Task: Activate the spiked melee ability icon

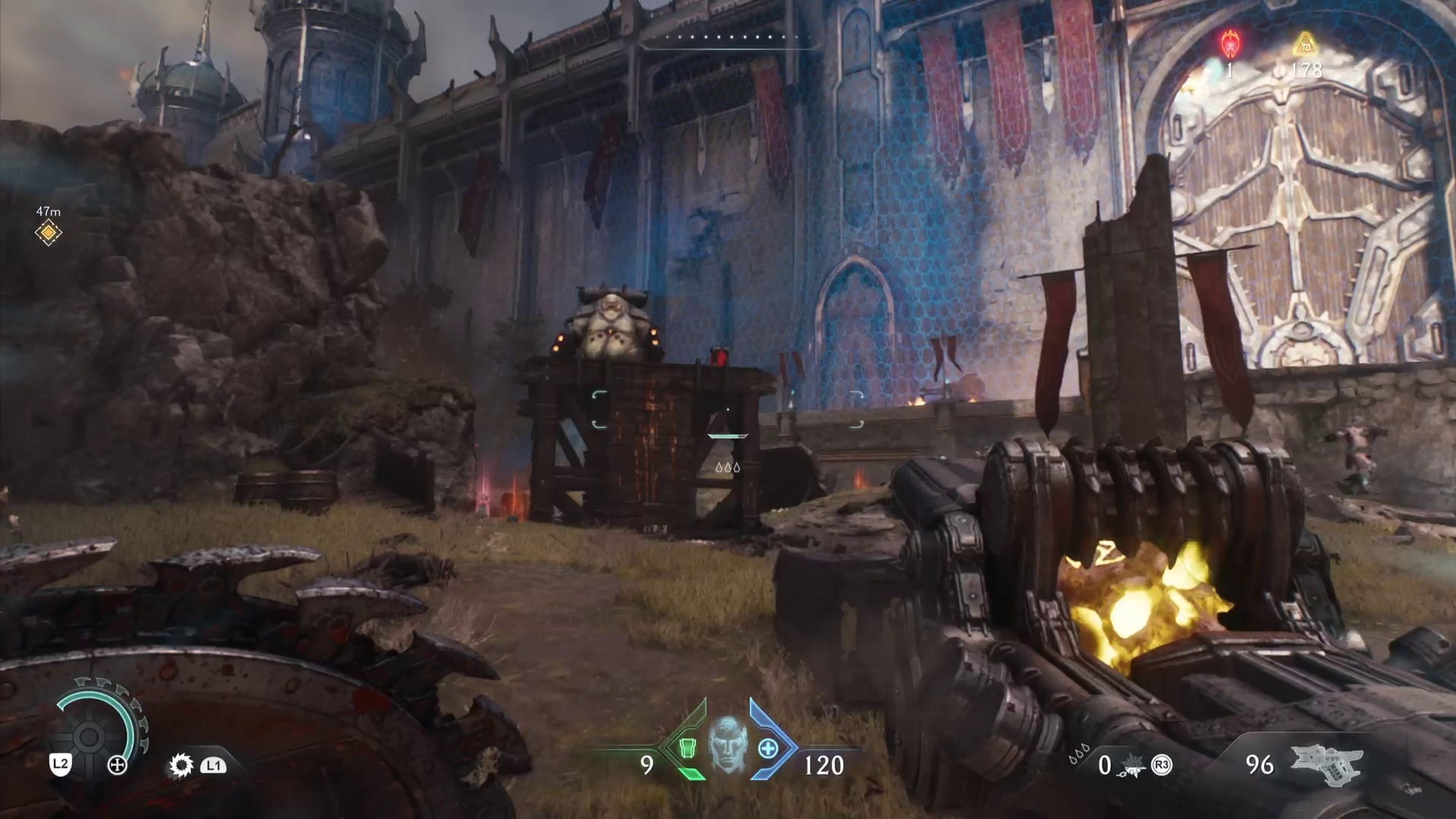Action: 182,766
